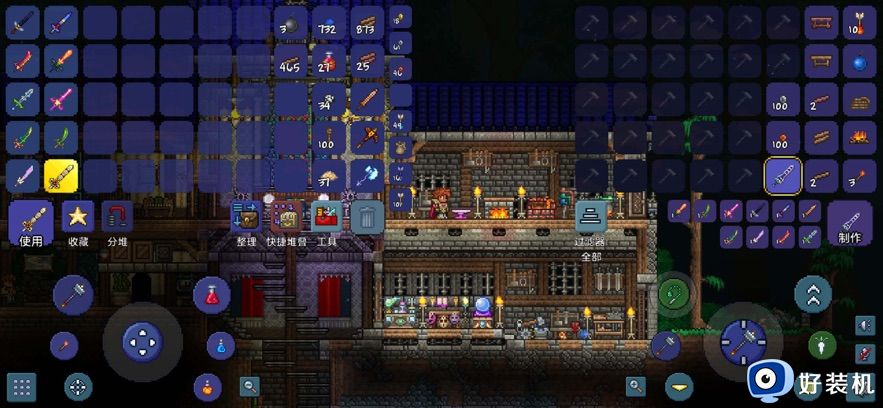The height and width of the screenshot is (408, 883).
Task: Pick the blue orb crafting recipe
Action: 857,61
